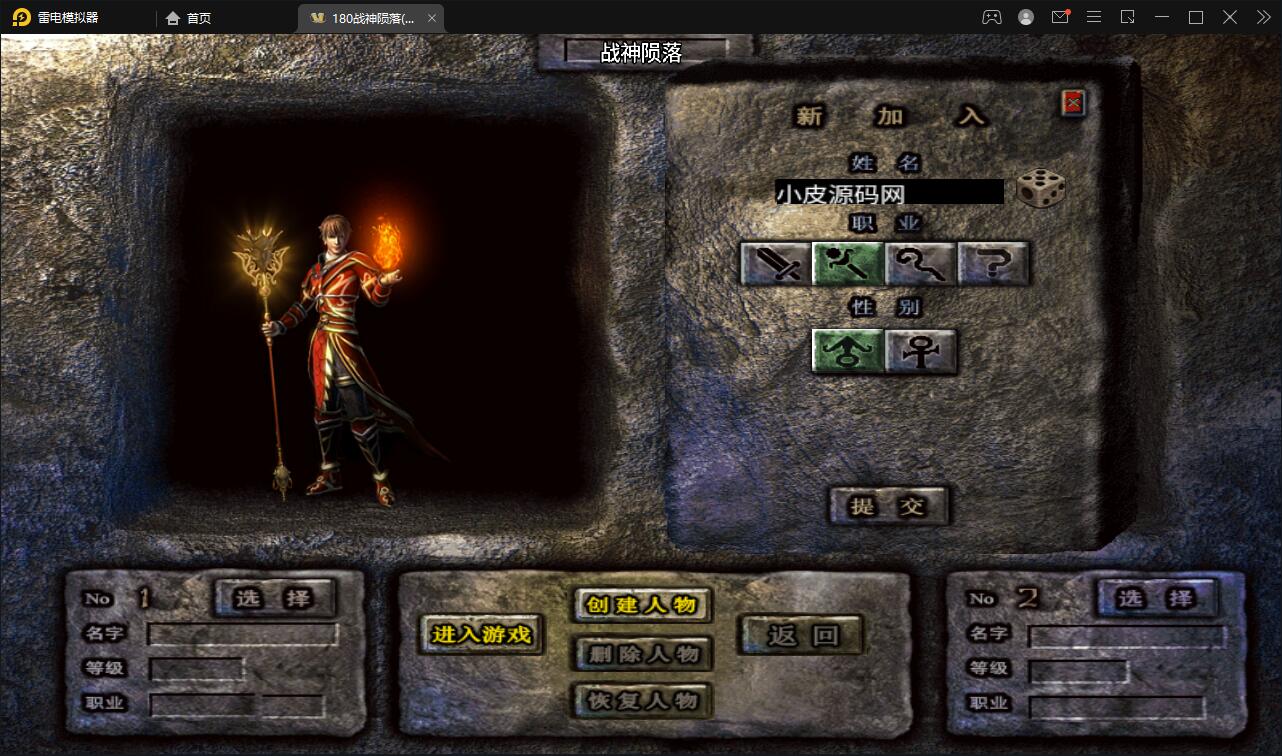Roll the dice for a random name
Viewport: 1282px width, 756px height.
click(x=1040, y=189)
